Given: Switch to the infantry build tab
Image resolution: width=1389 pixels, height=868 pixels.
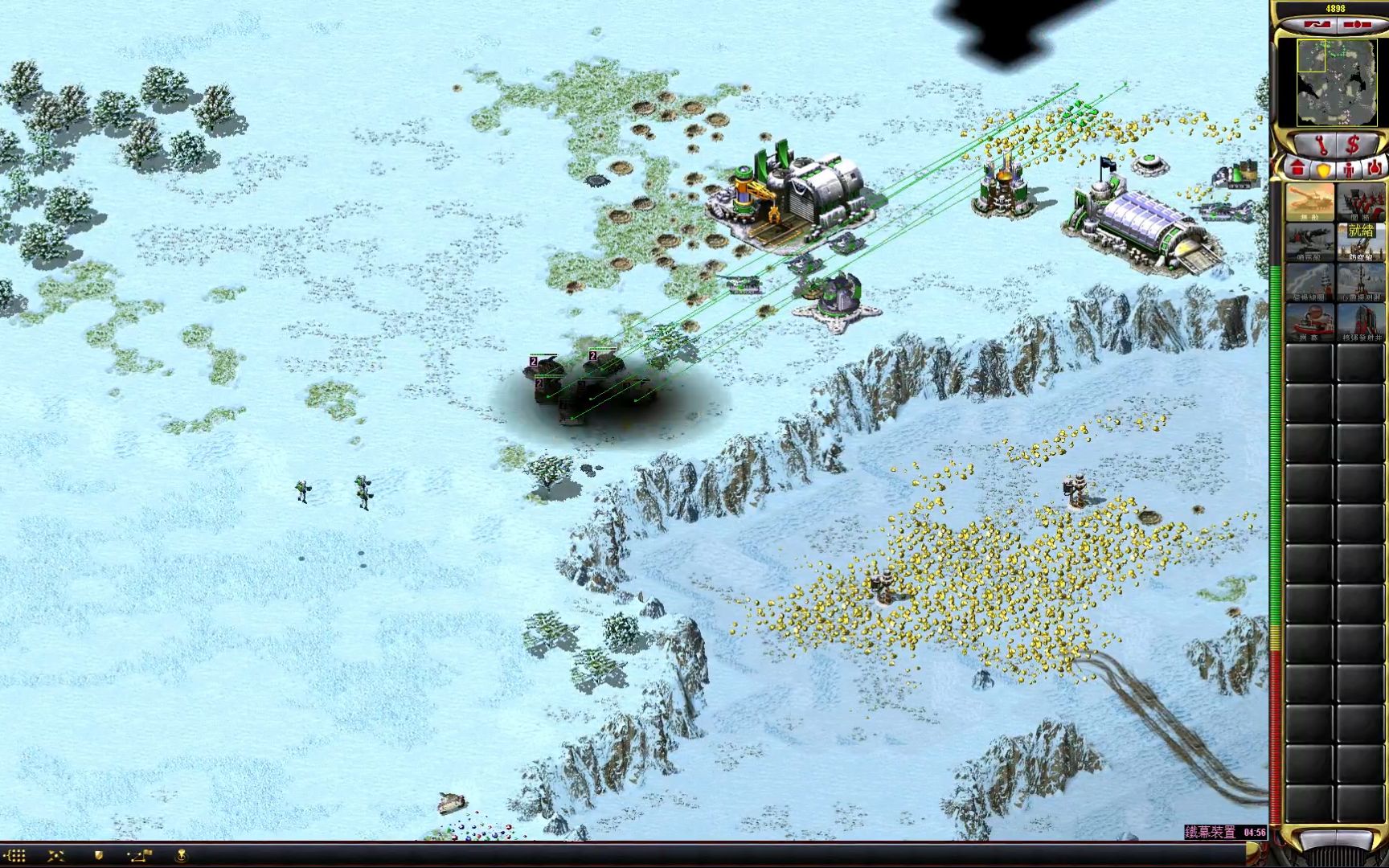Looking at the screenshot, I should click(1349, 170).
